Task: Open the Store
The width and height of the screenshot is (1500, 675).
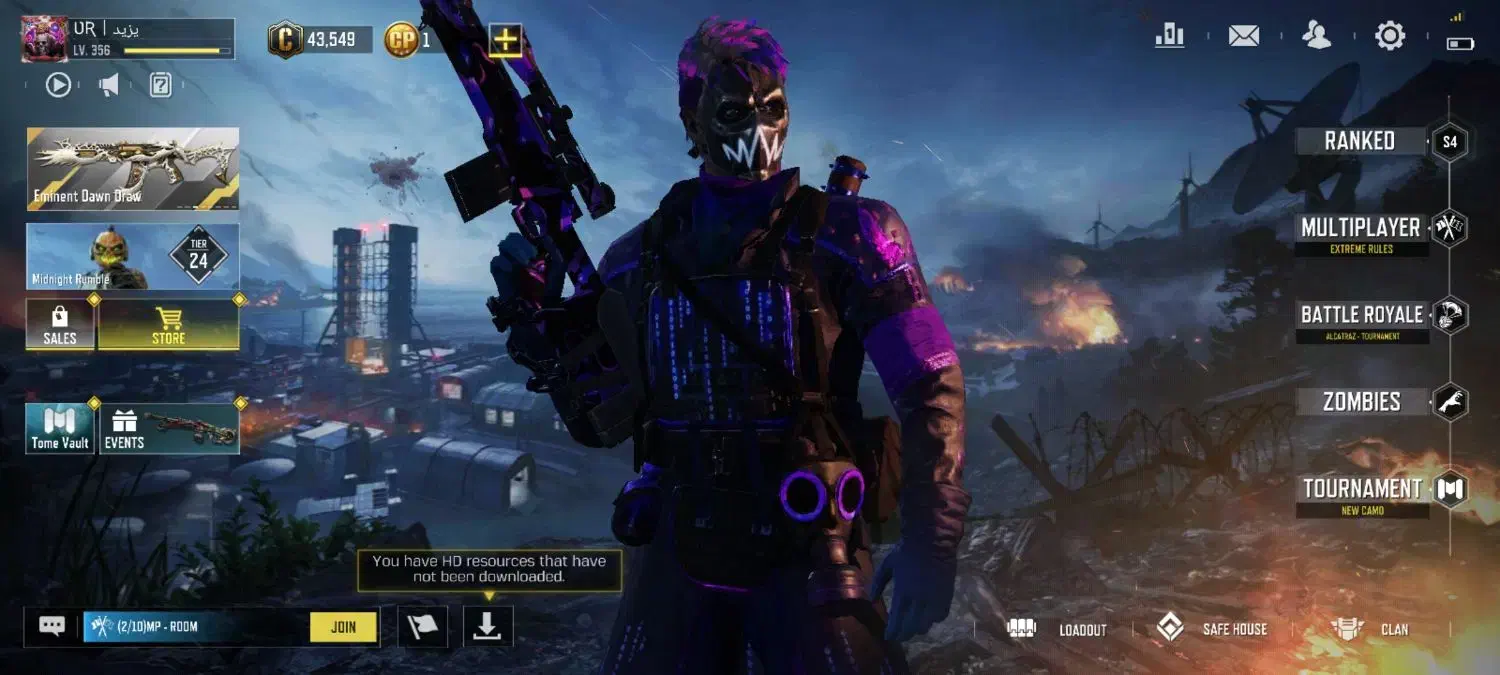Action: tap(168, 325)
